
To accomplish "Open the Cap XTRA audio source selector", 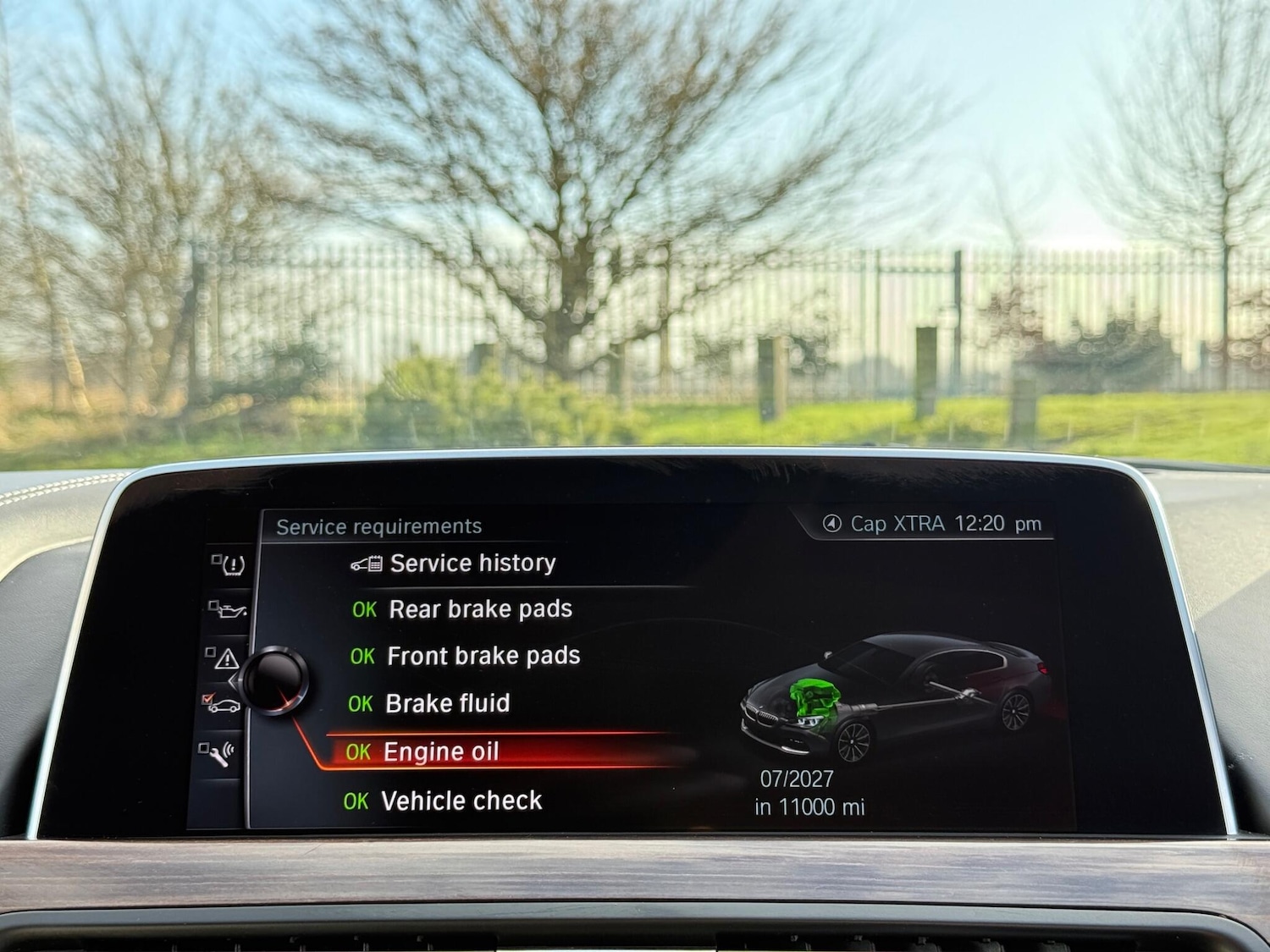I will (x=895, y=523).
